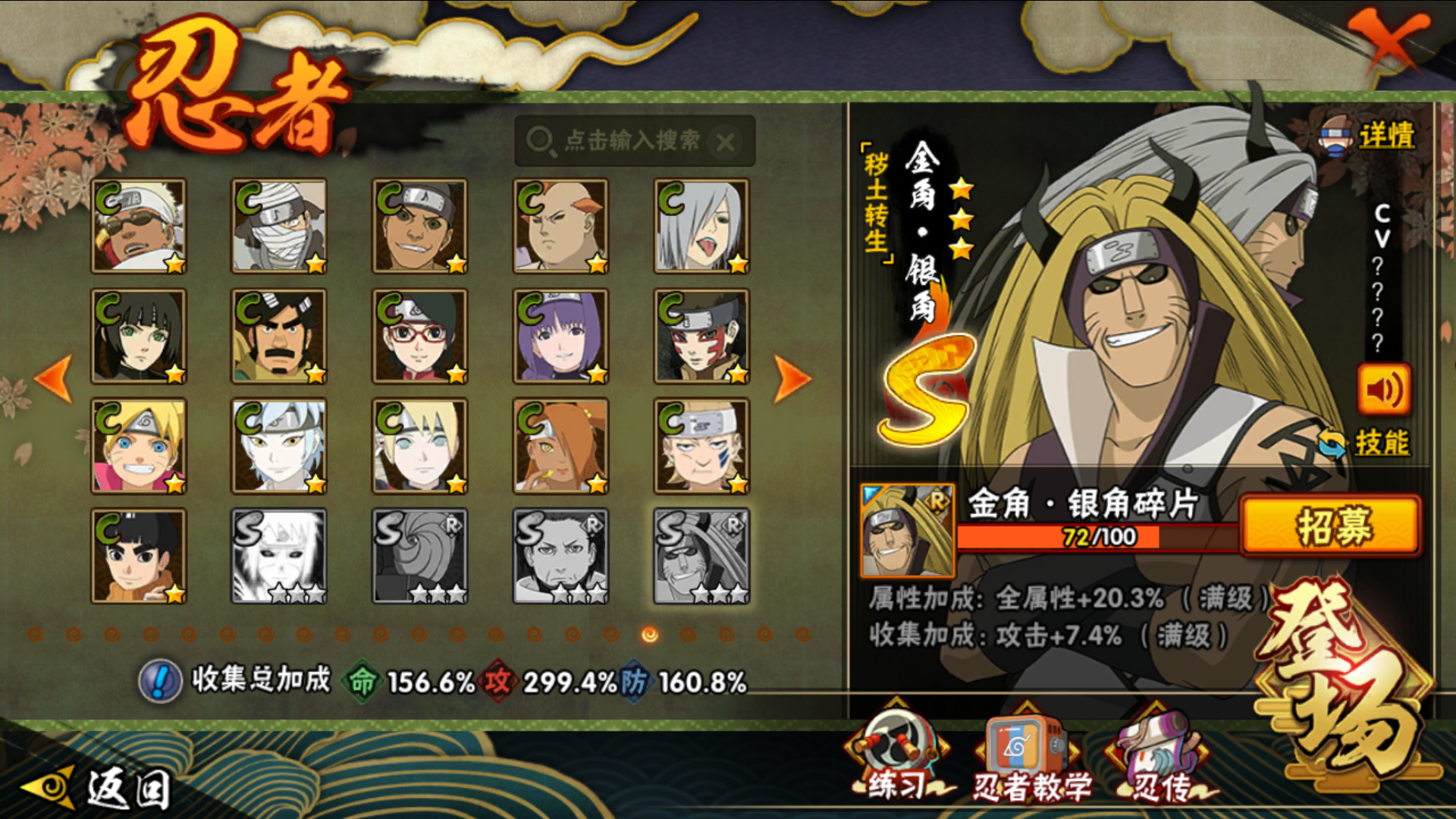Choose the red-glasses Sarada portrait
Viewport: 1456px width, 819px height.
(x=420, y=336)
